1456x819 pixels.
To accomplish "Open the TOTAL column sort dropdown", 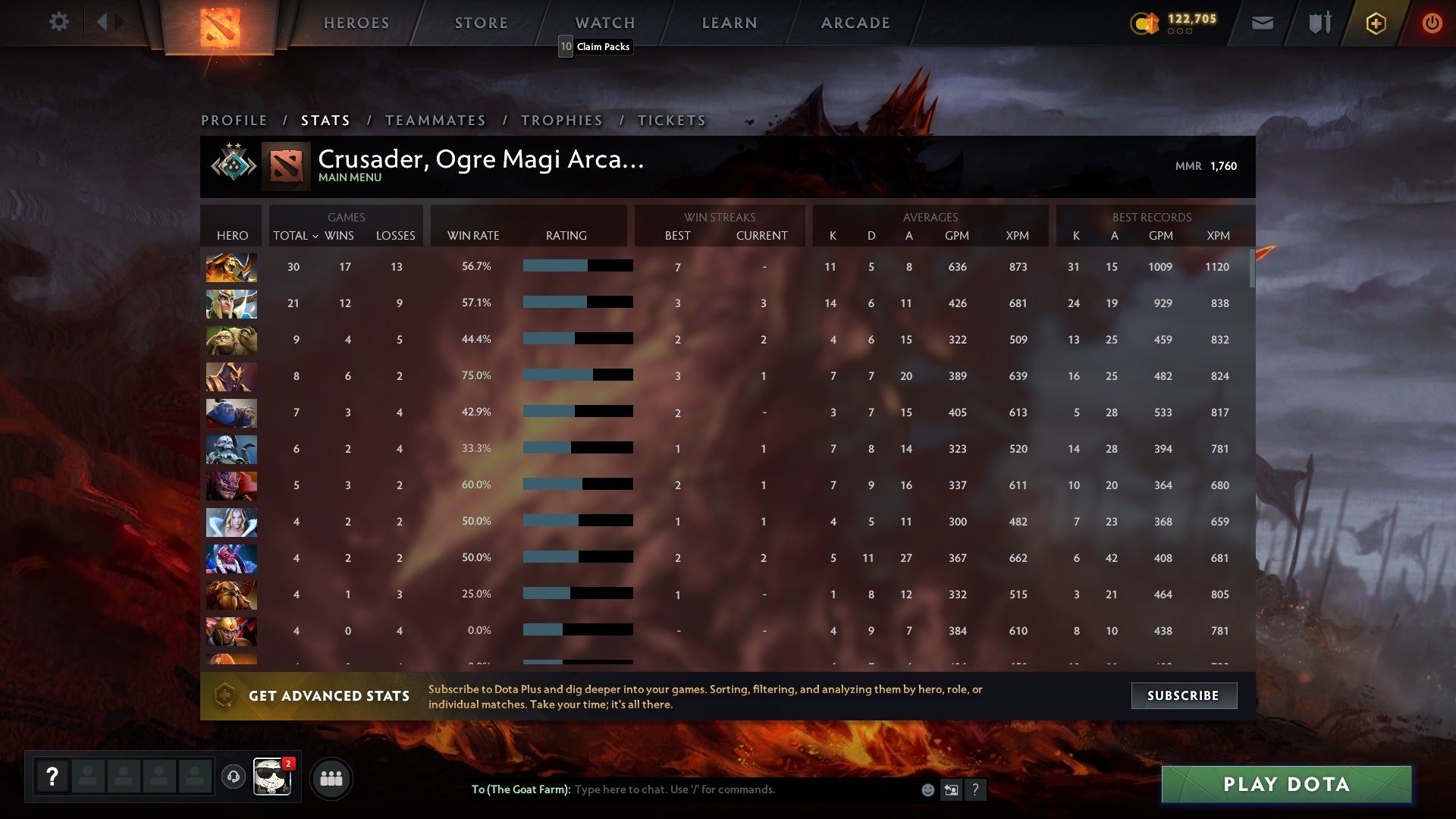I will tap(296, 236).
